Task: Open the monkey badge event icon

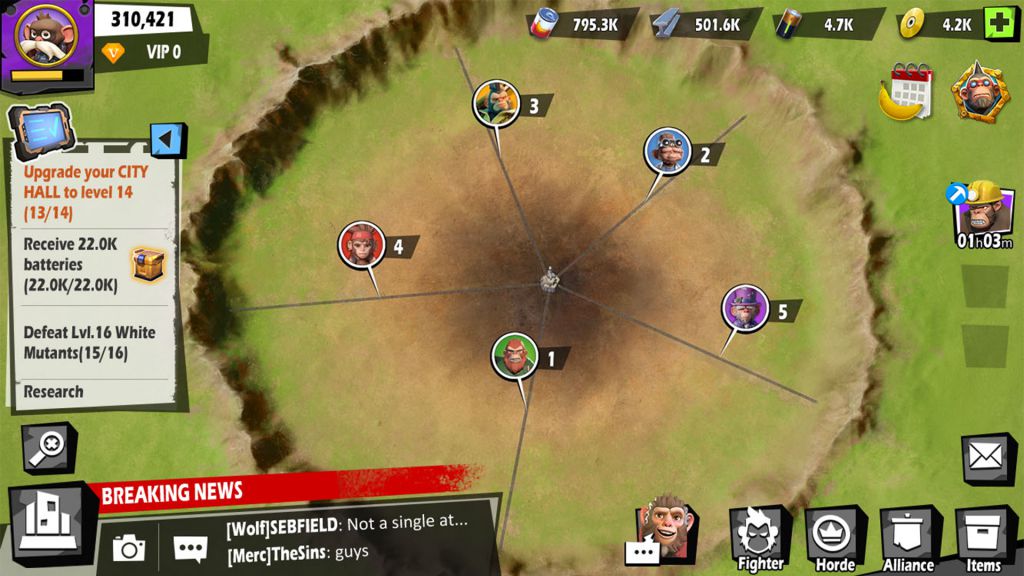Action: (x=979, y=91)
